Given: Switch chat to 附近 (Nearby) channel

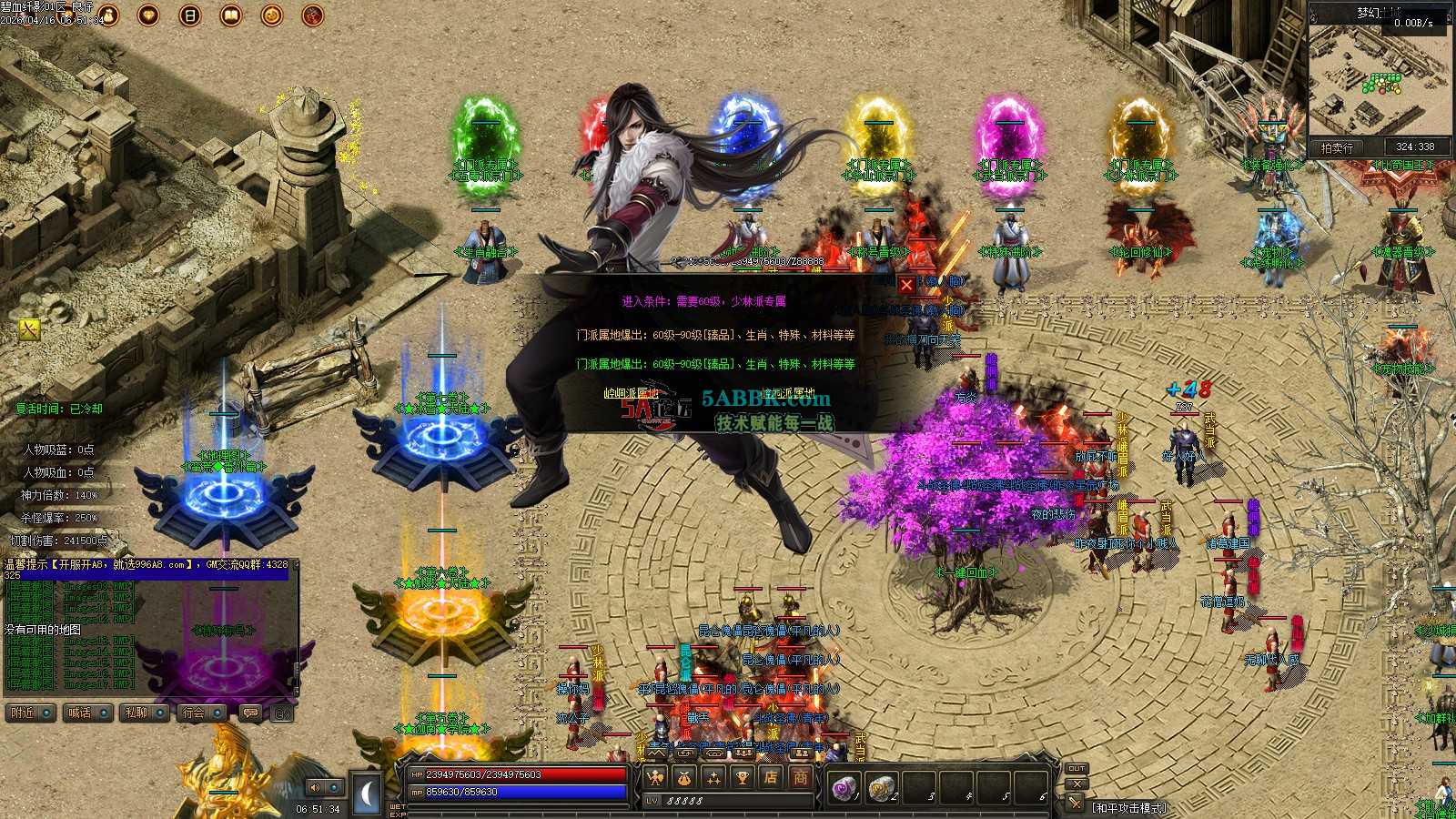Looking at the screenshot, I should (x=30, y=713).
